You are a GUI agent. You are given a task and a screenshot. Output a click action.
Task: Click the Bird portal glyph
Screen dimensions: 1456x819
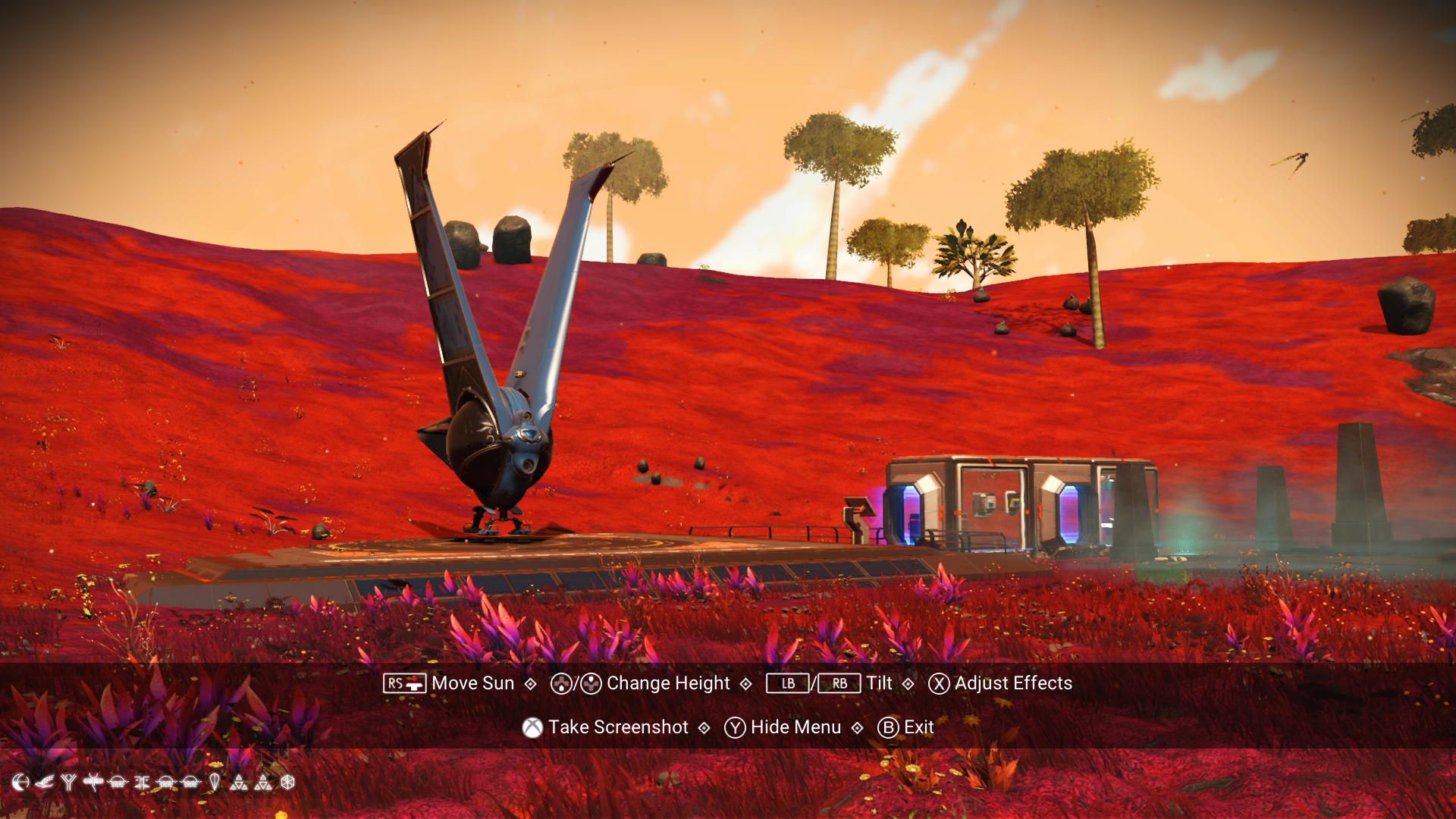click(44, 783)
